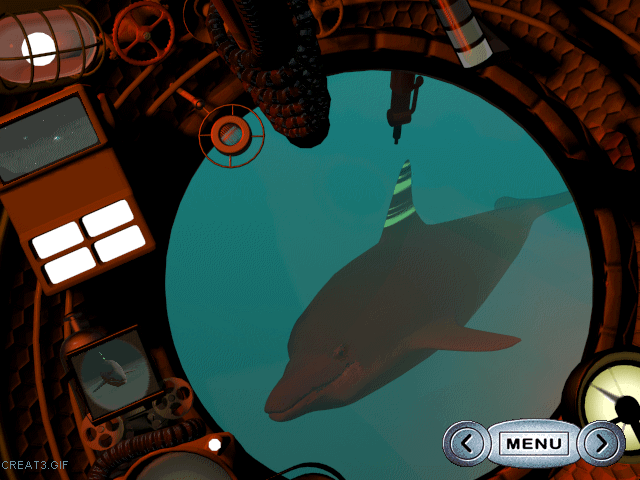Viewport: 640px width, 480px height.
Task: Advance with the right arrow button
Action: click(x=601, y=443)
